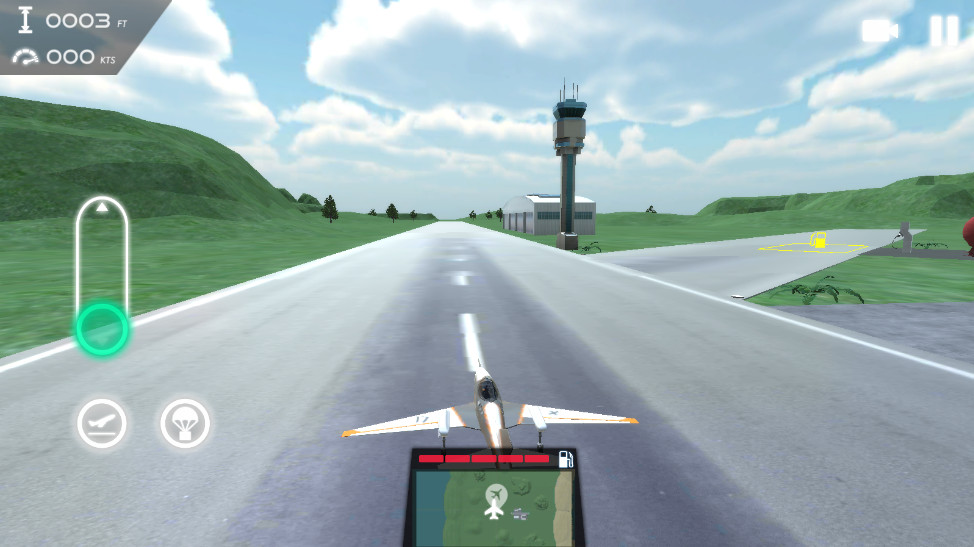Click the green throttle slider knob
974x547 pixels.
pos(101,327)
